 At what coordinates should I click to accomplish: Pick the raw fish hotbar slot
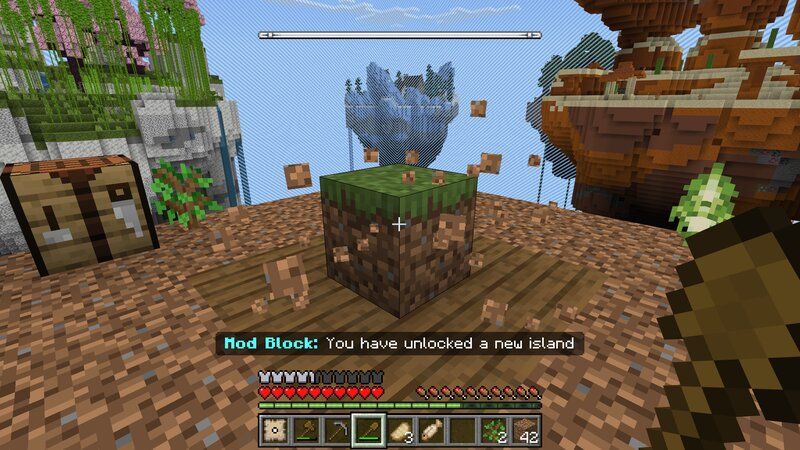point(431,431)
